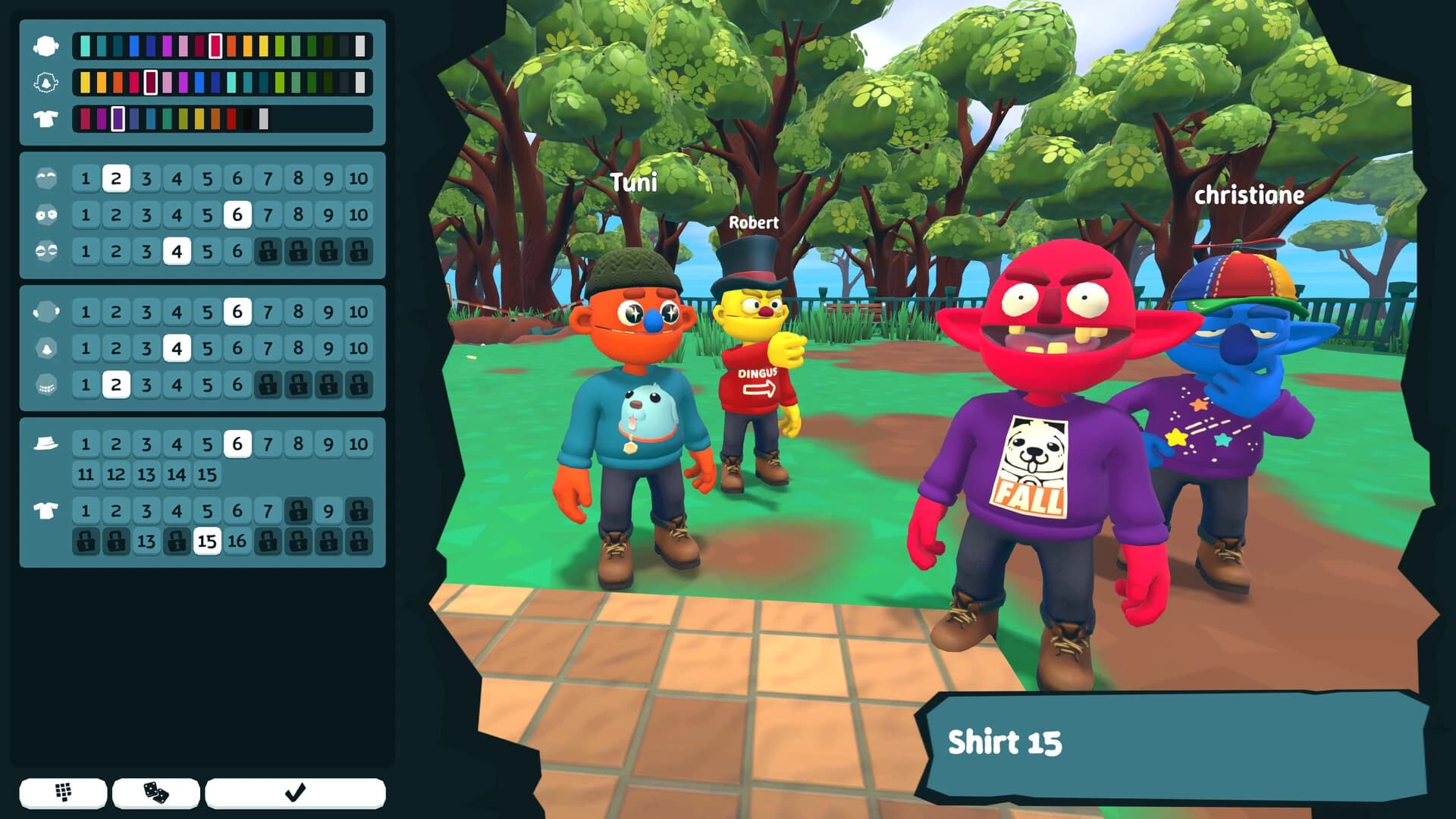1456x819 pixels.
Task: Choose shirt 16 from the shirt list
Action: (x=237, y=544)
